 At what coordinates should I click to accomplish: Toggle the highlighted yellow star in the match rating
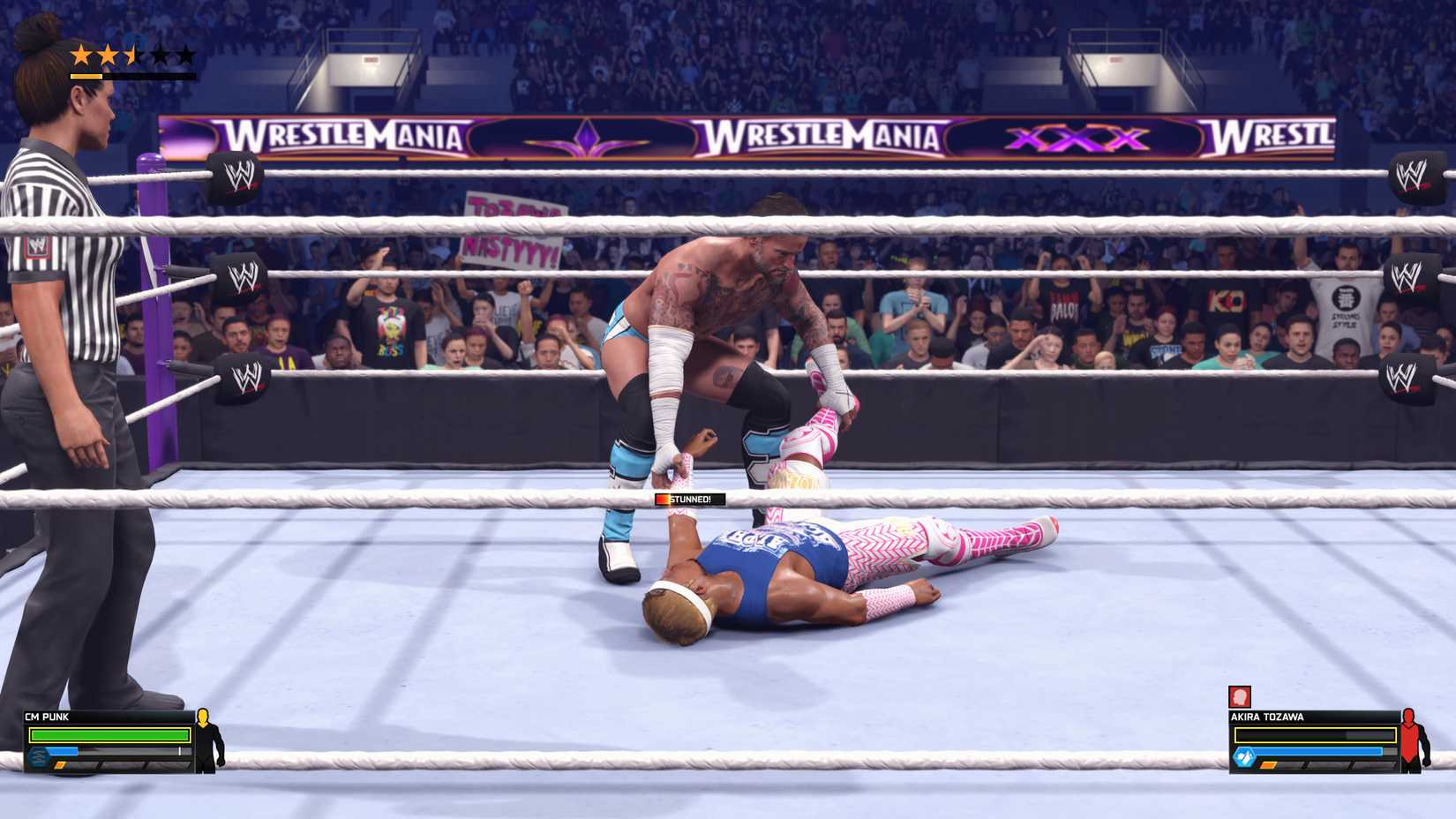pos(82,55)
